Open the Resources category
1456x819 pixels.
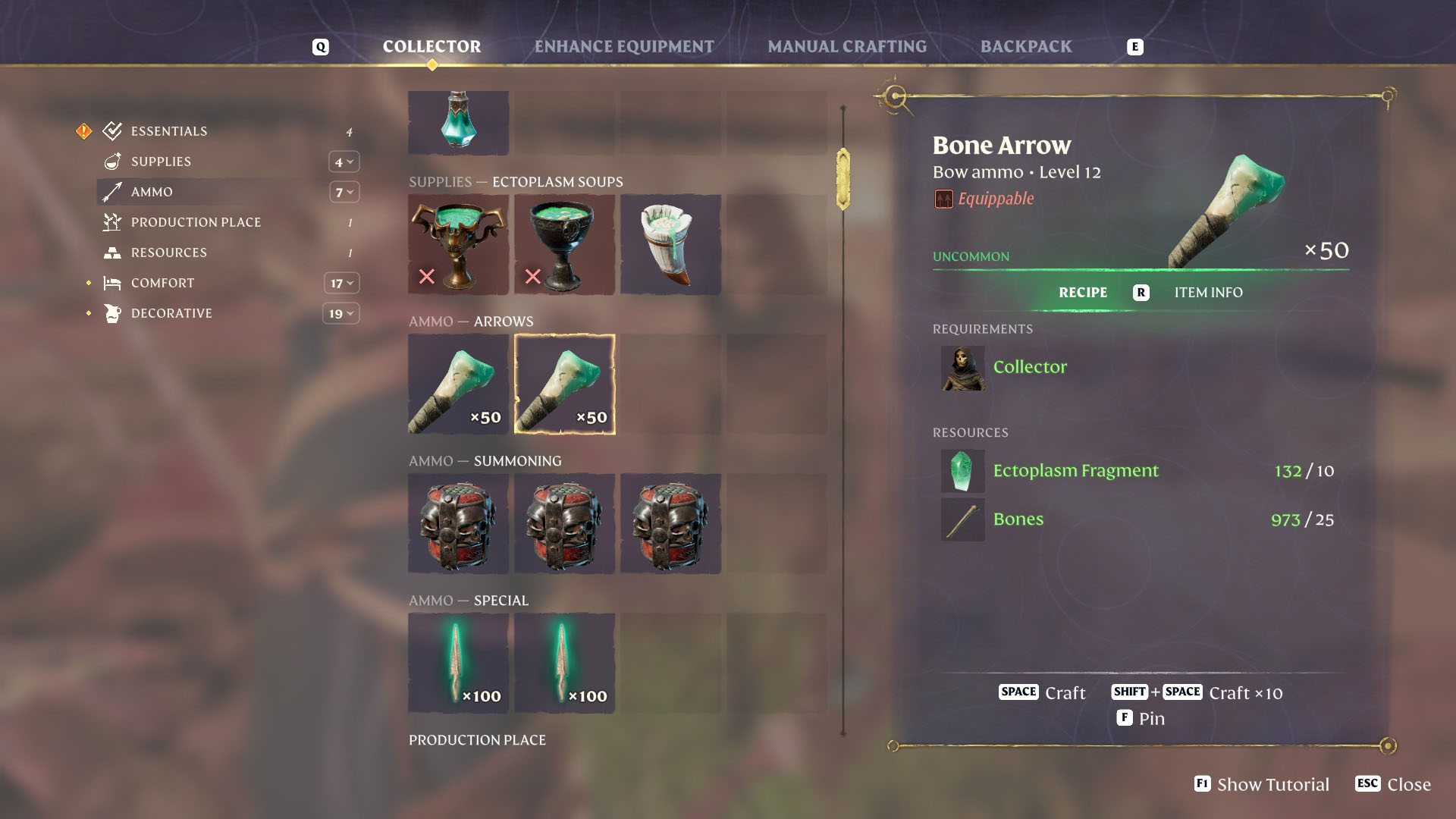(168, 253)
